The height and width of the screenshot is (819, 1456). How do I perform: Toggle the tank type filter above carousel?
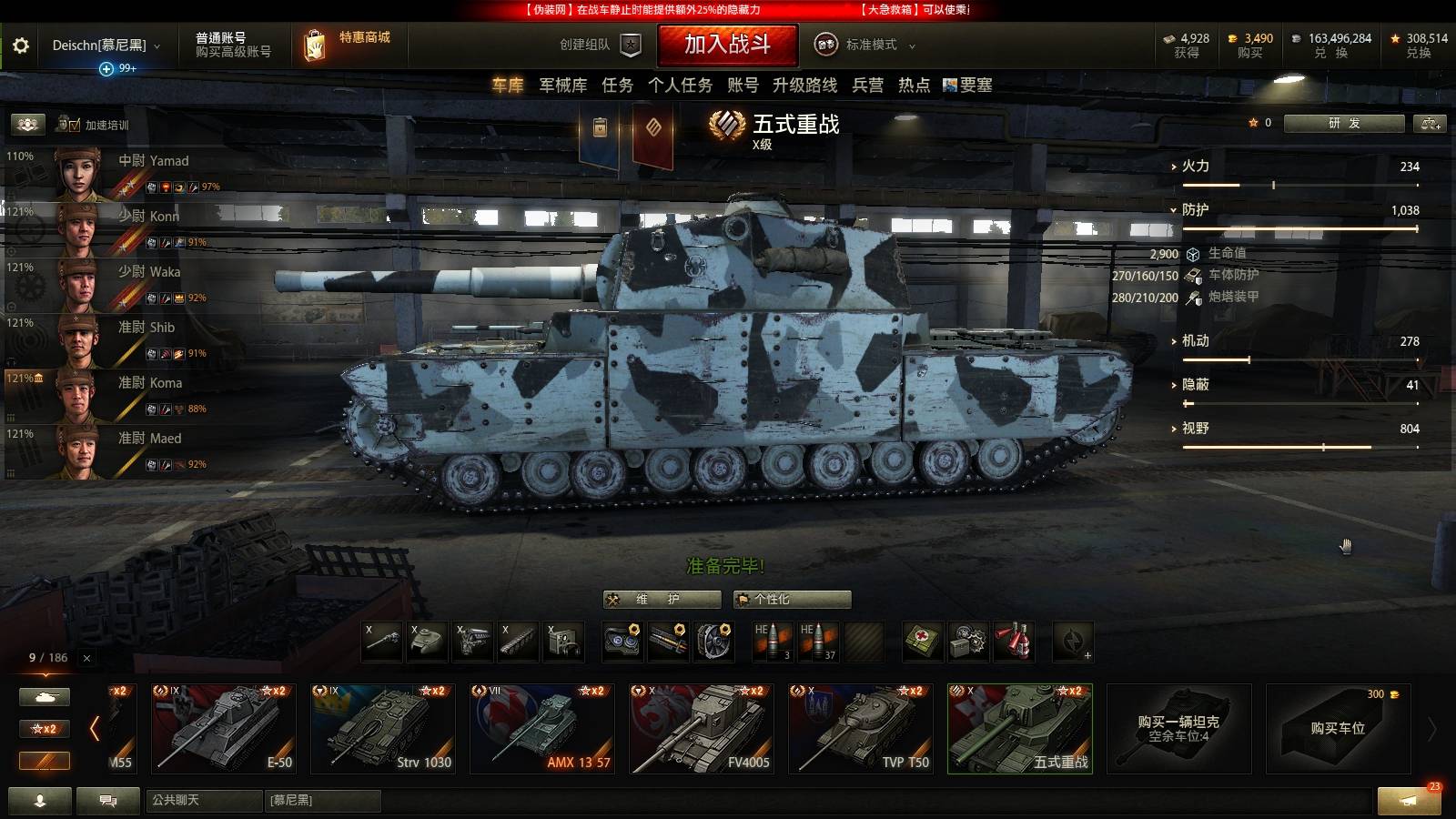44,696
